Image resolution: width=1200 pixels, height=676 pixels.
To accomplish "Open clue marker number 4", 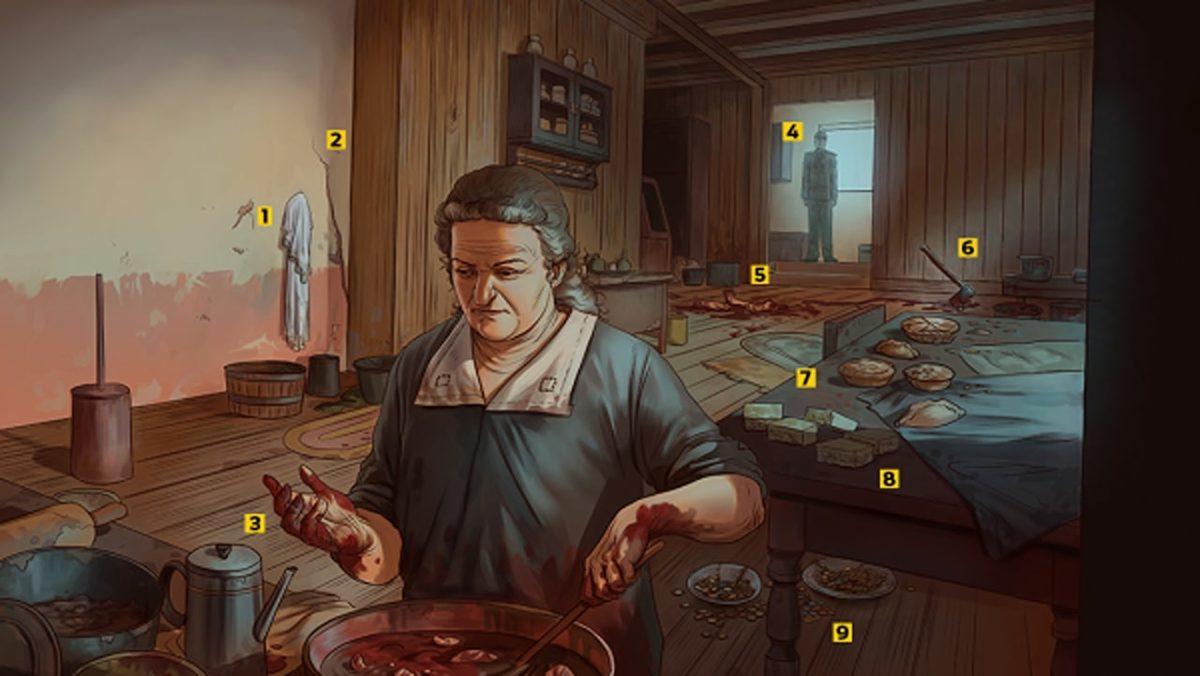I will pyautogui.click(x=792, y=131).
